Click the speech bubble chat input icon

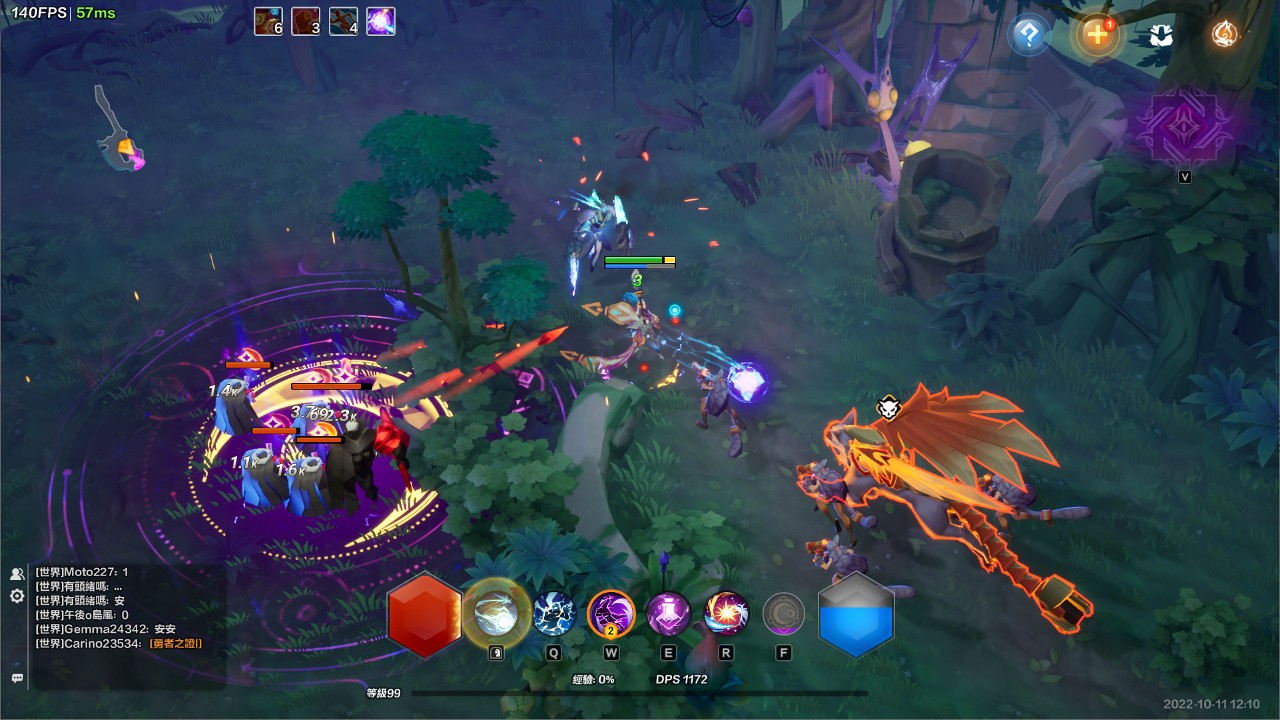[x=17, y=678]
